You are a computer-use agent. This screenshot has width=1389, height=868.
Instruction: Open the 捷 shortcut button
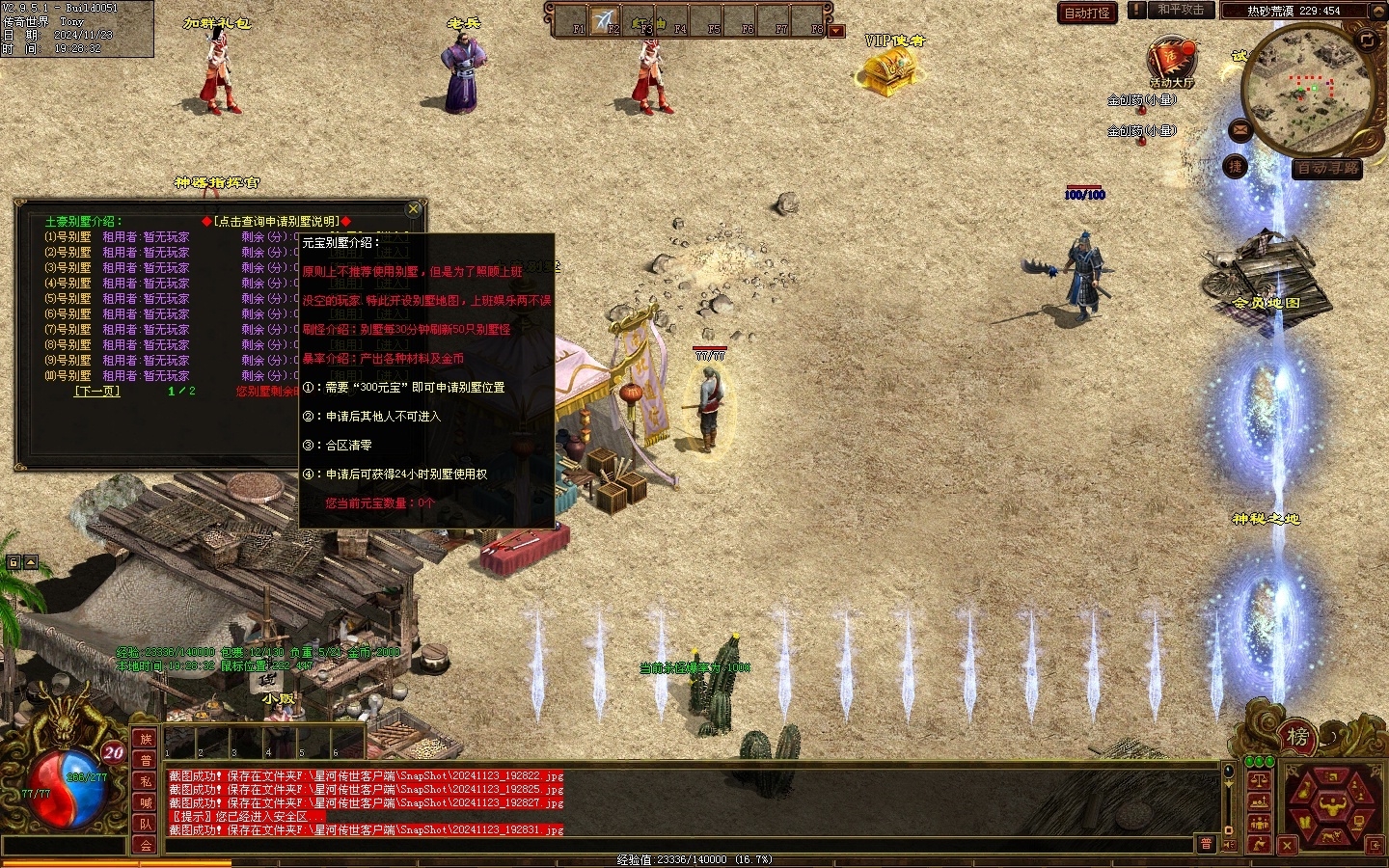coord(1236,167)
